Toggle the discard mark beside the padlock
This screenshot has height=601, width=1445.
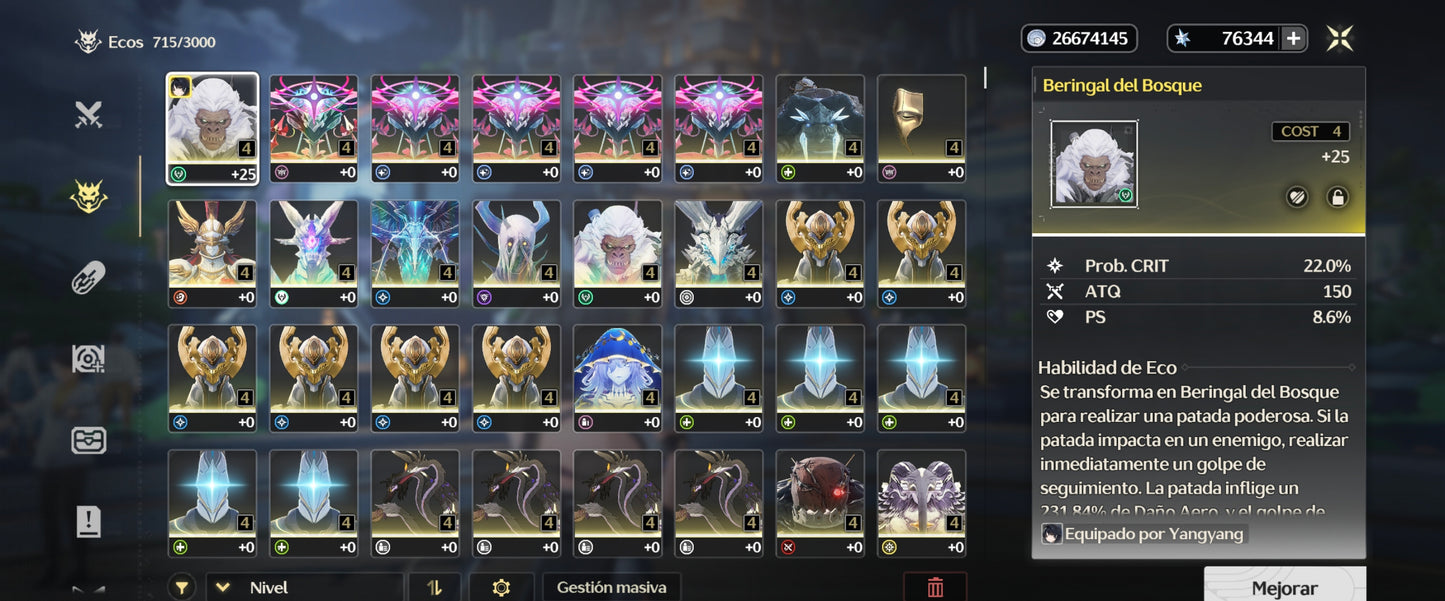[1297, 197]
